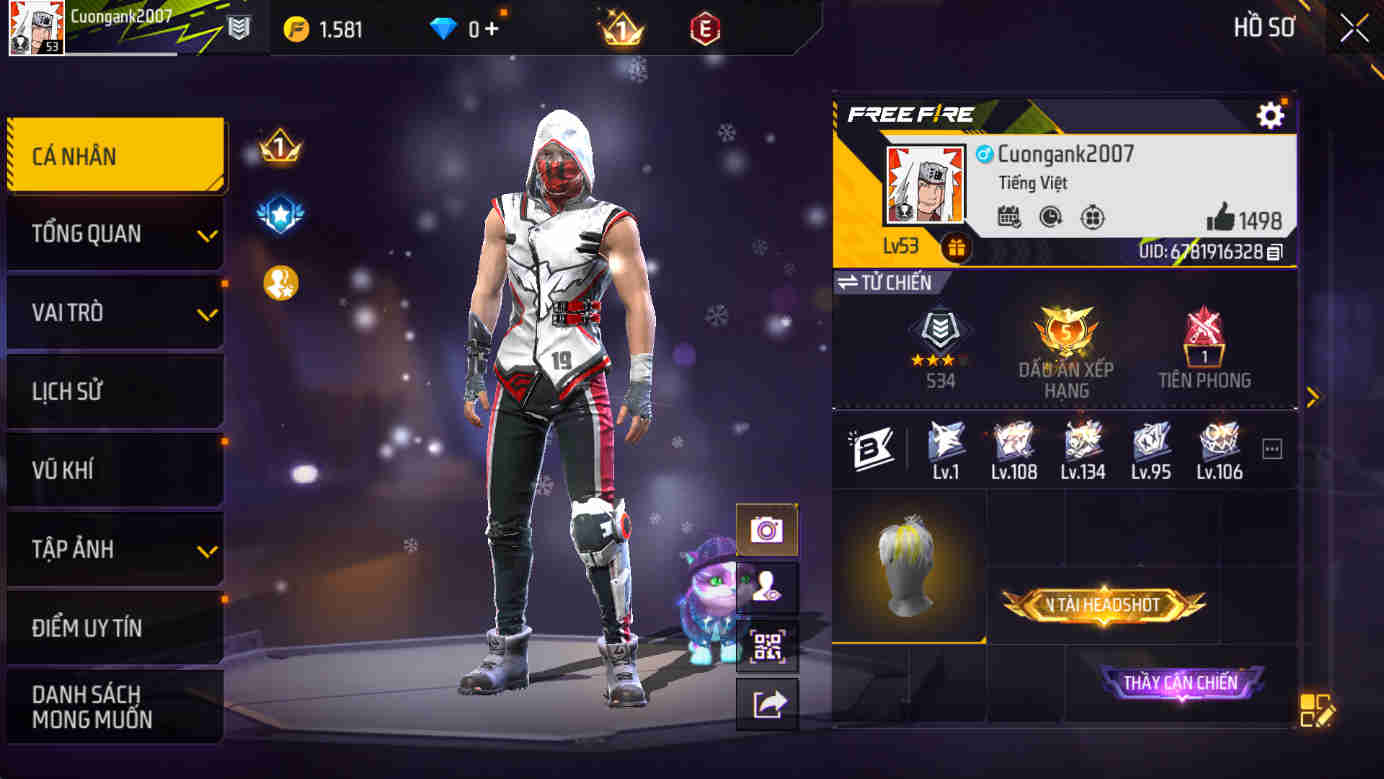The image size is (1384, 779).
Task: Open the LỊCH SỬ tab
Action: (x=113, y=391)
